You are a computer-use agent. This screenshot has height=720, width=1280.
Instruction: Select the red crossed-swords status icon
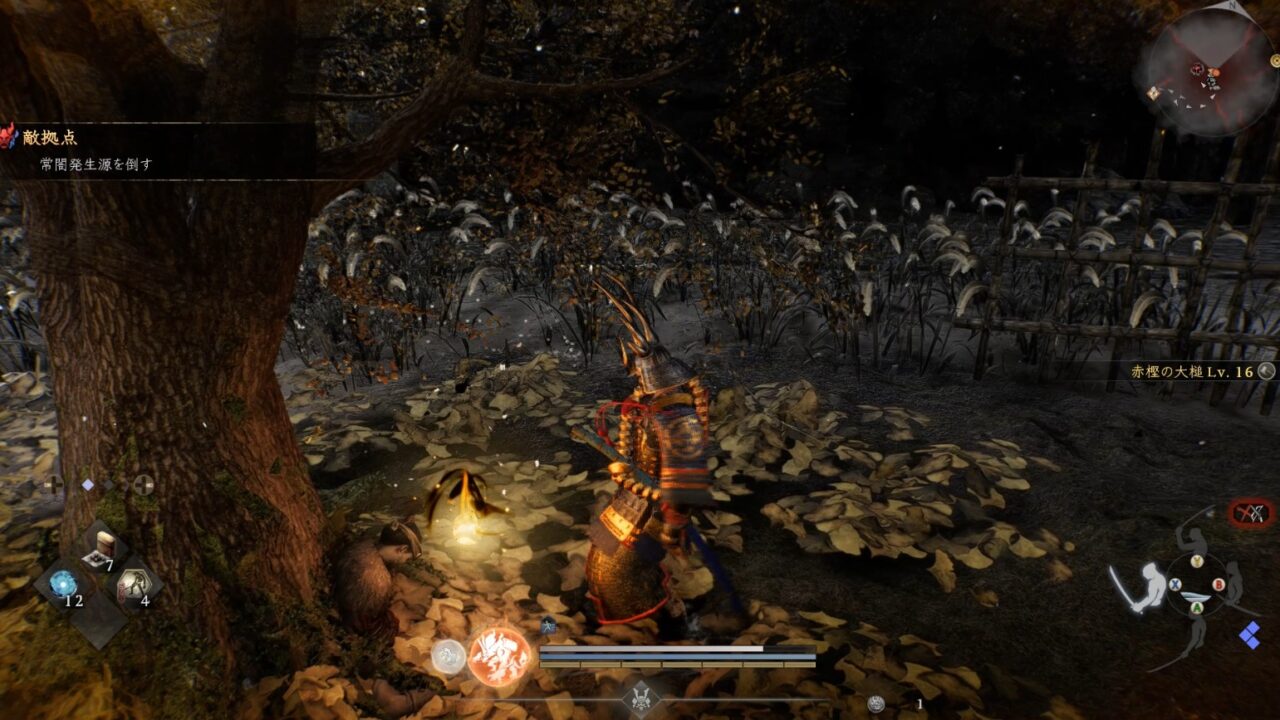coord(1251,514)
